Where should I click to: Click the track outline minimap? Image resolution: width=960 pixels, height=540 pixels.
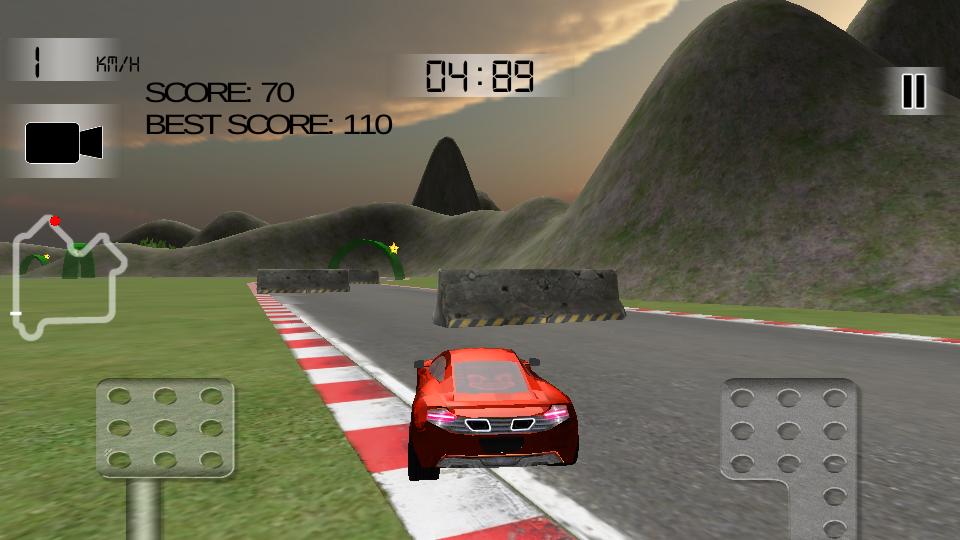[x=68, y=278]
